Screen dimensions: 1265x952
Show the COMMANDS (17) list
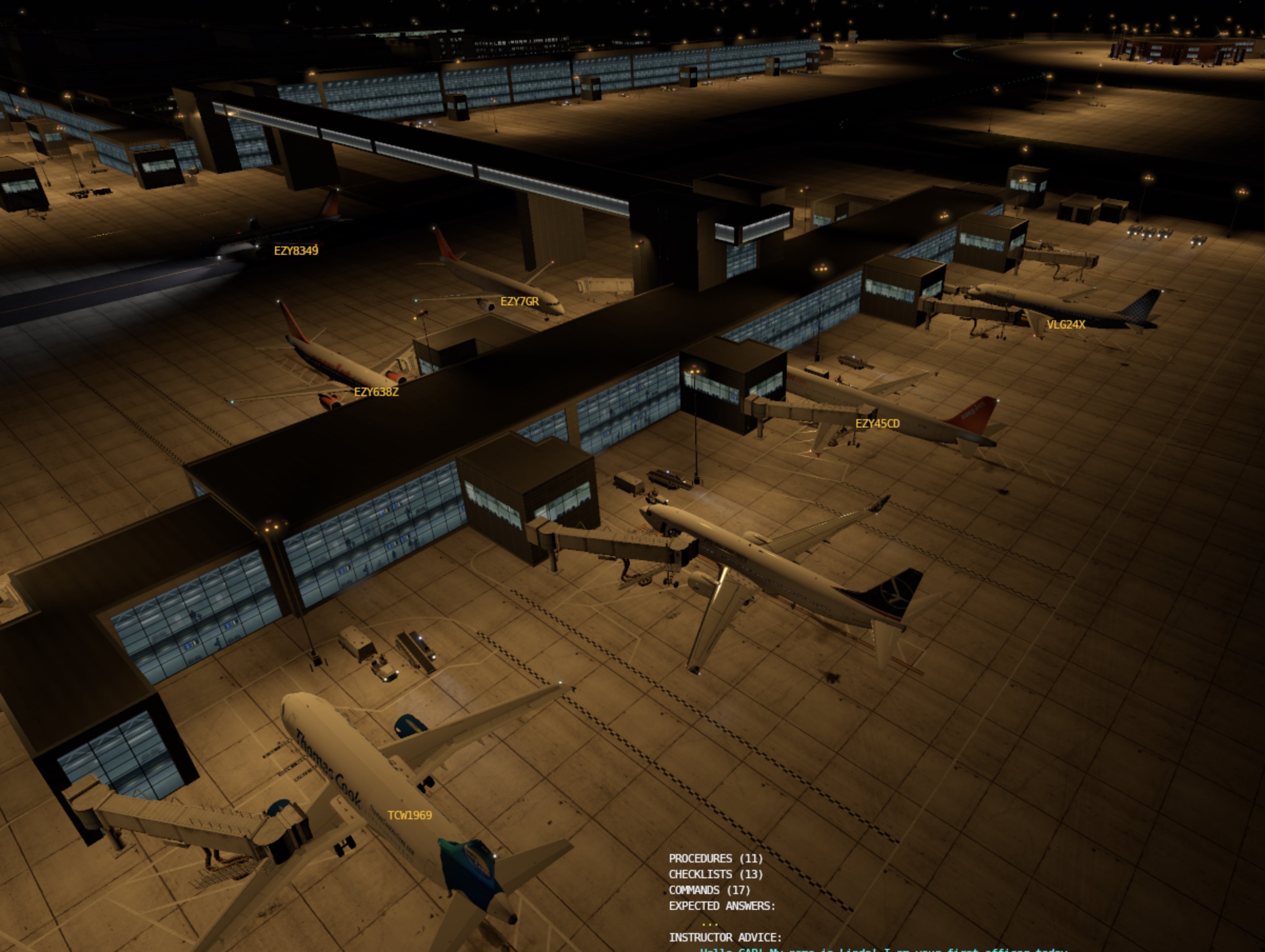709,890
